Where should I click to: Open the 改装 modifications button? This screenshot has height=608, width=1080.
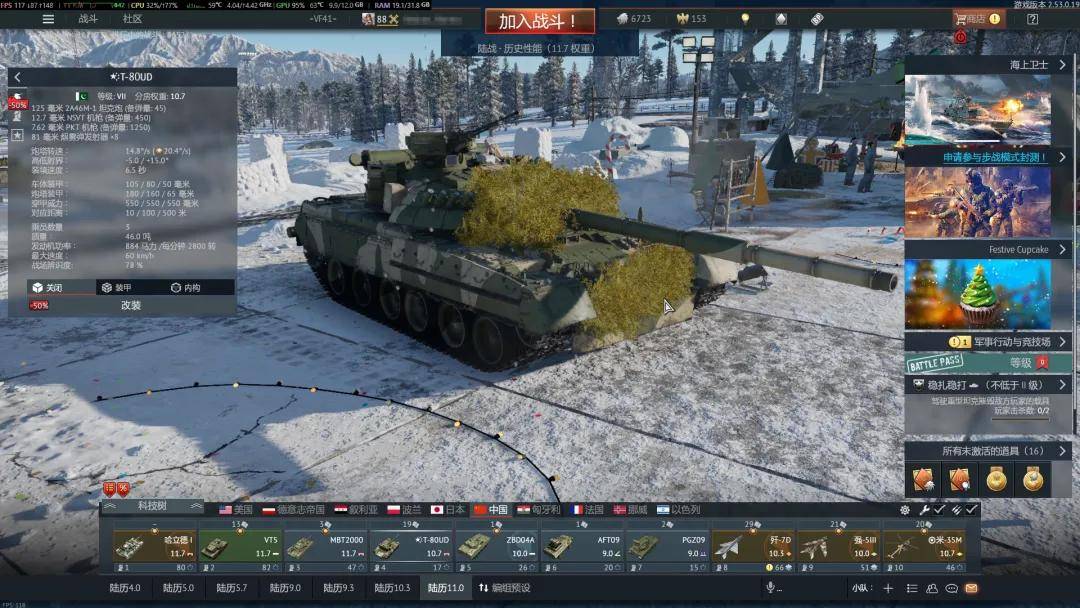(131, 305)
